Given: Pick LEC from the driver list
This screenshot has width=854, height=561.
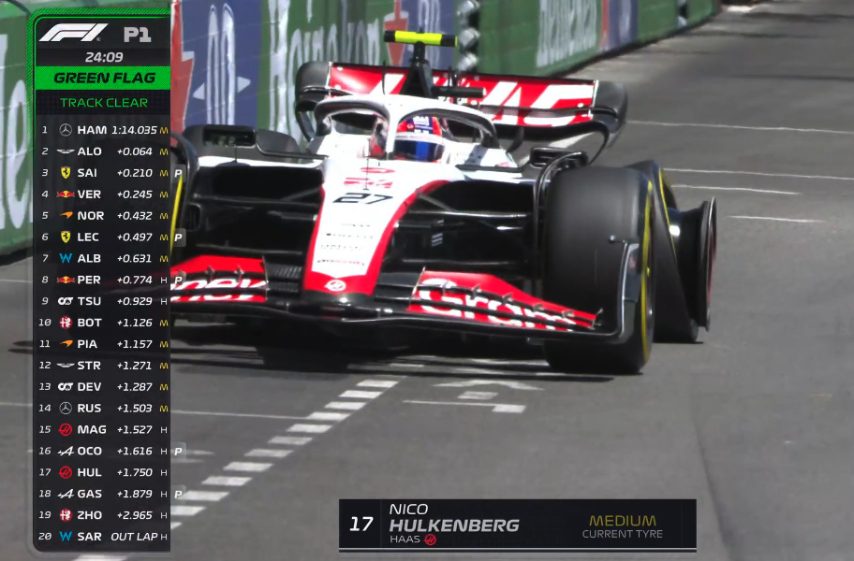Looking at the screenshot, I should click(x=102, y=237).
